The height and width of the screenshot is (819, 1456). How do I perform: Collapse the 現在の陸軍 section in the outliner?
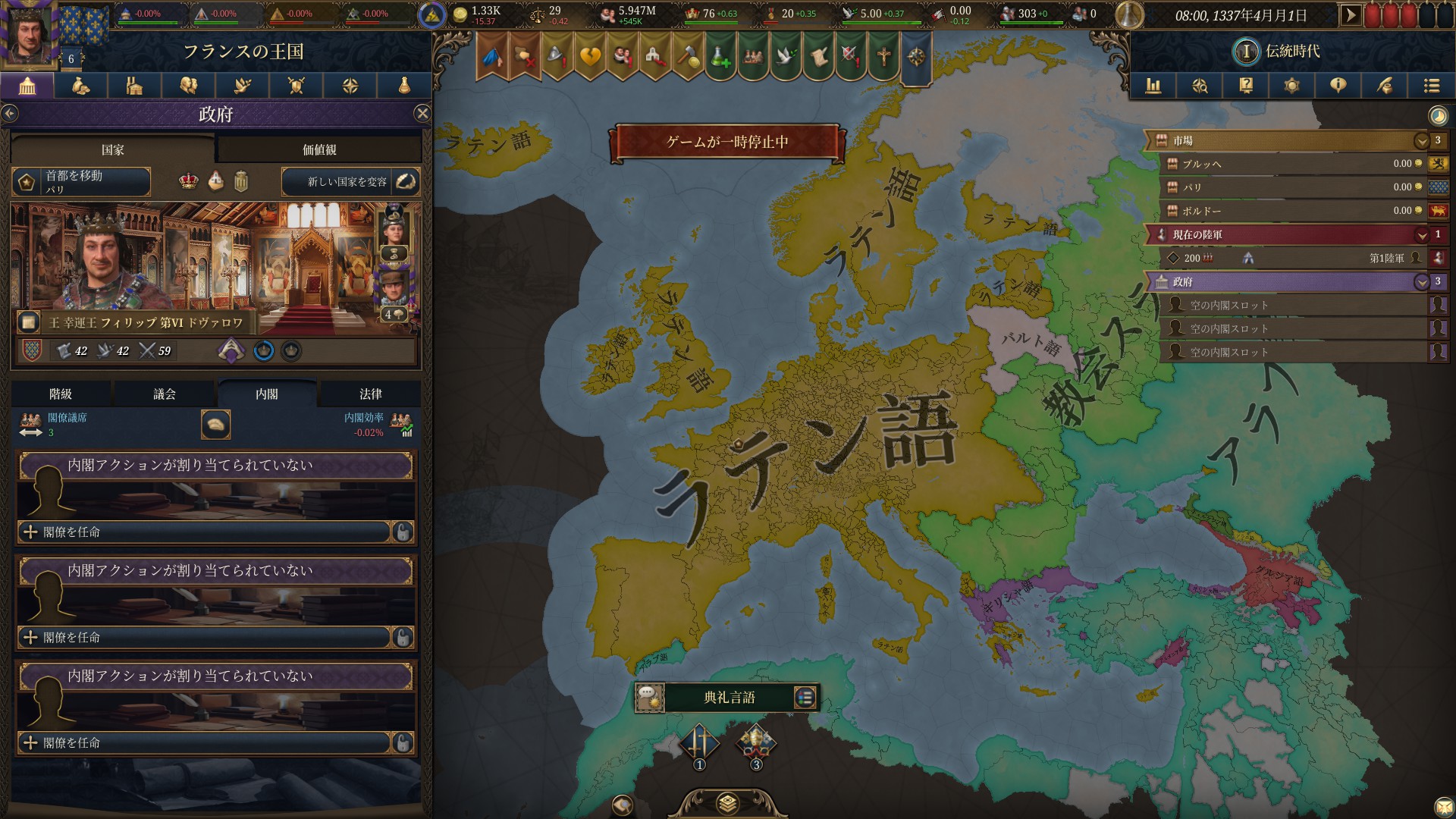coord(1421,235)
